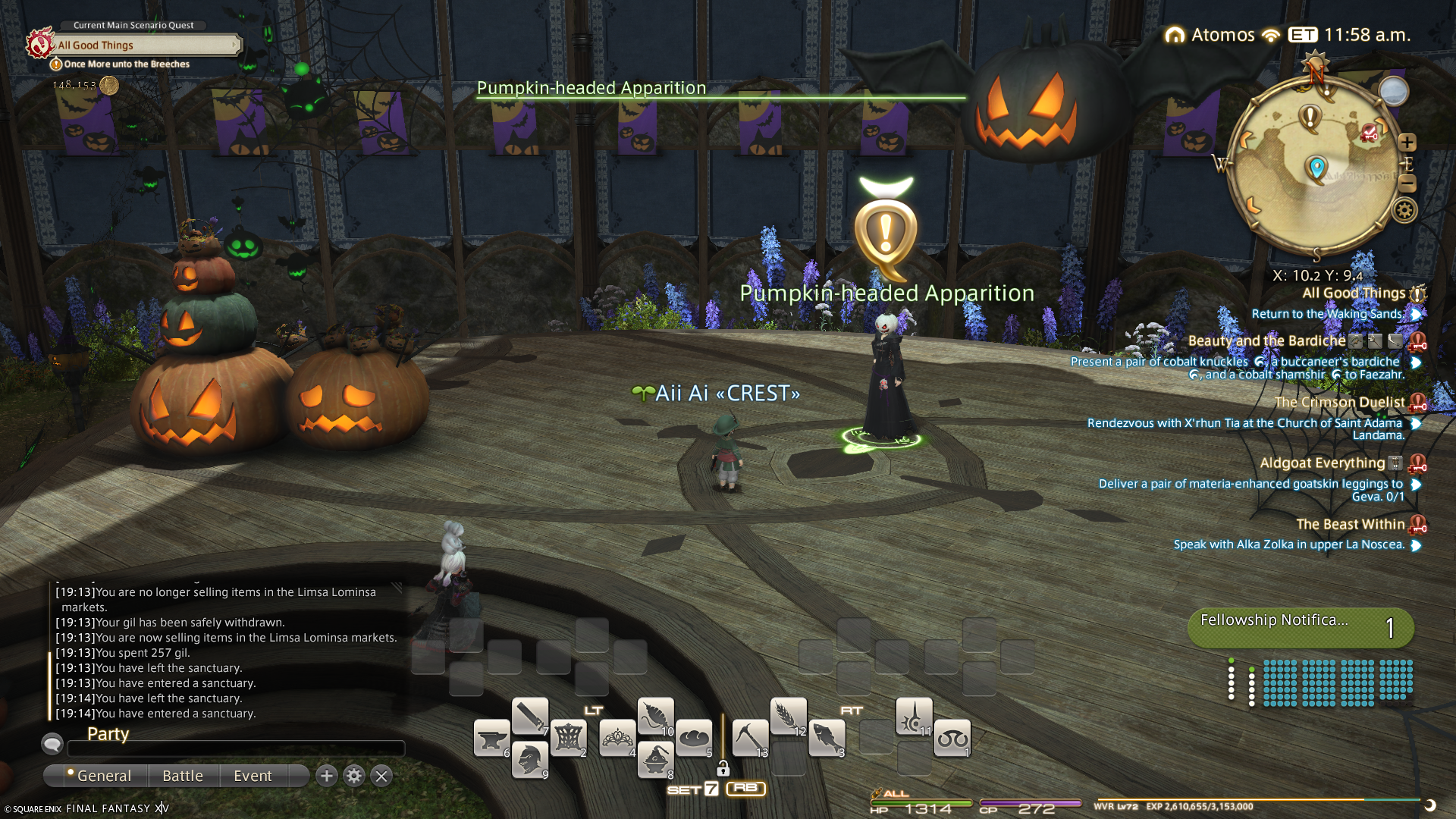
Task: Open chat log settings gear
Action: click(x=354, y=776)
